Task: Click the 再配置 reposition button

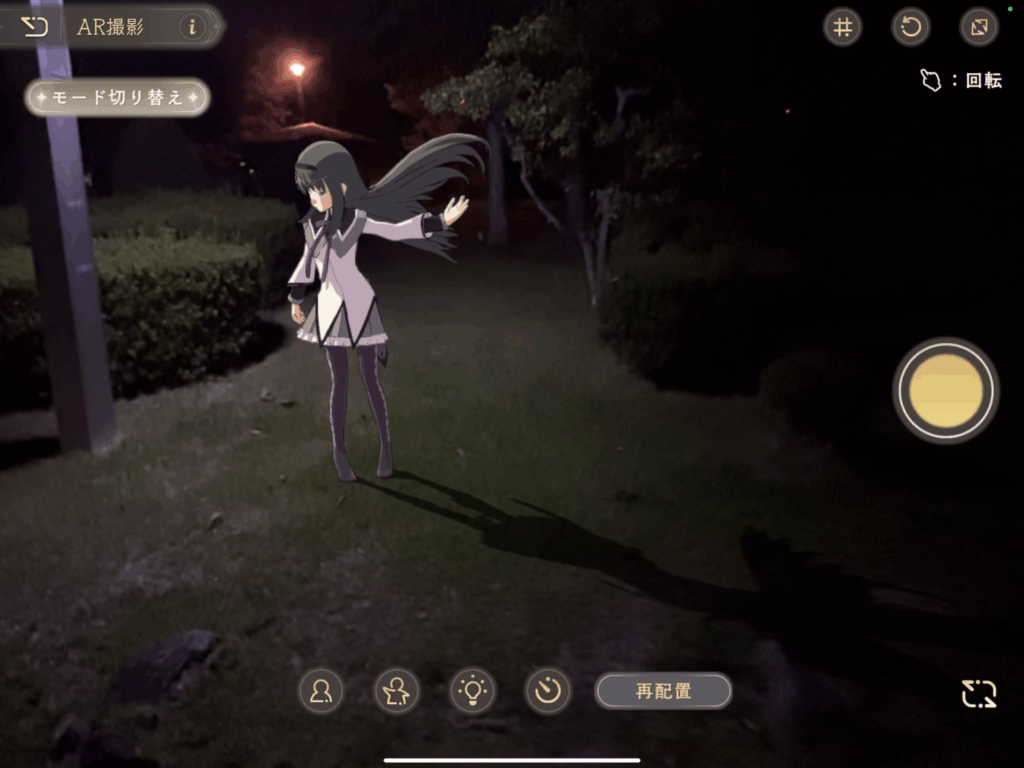Action: pyautogui.click(x=663, y=691)
